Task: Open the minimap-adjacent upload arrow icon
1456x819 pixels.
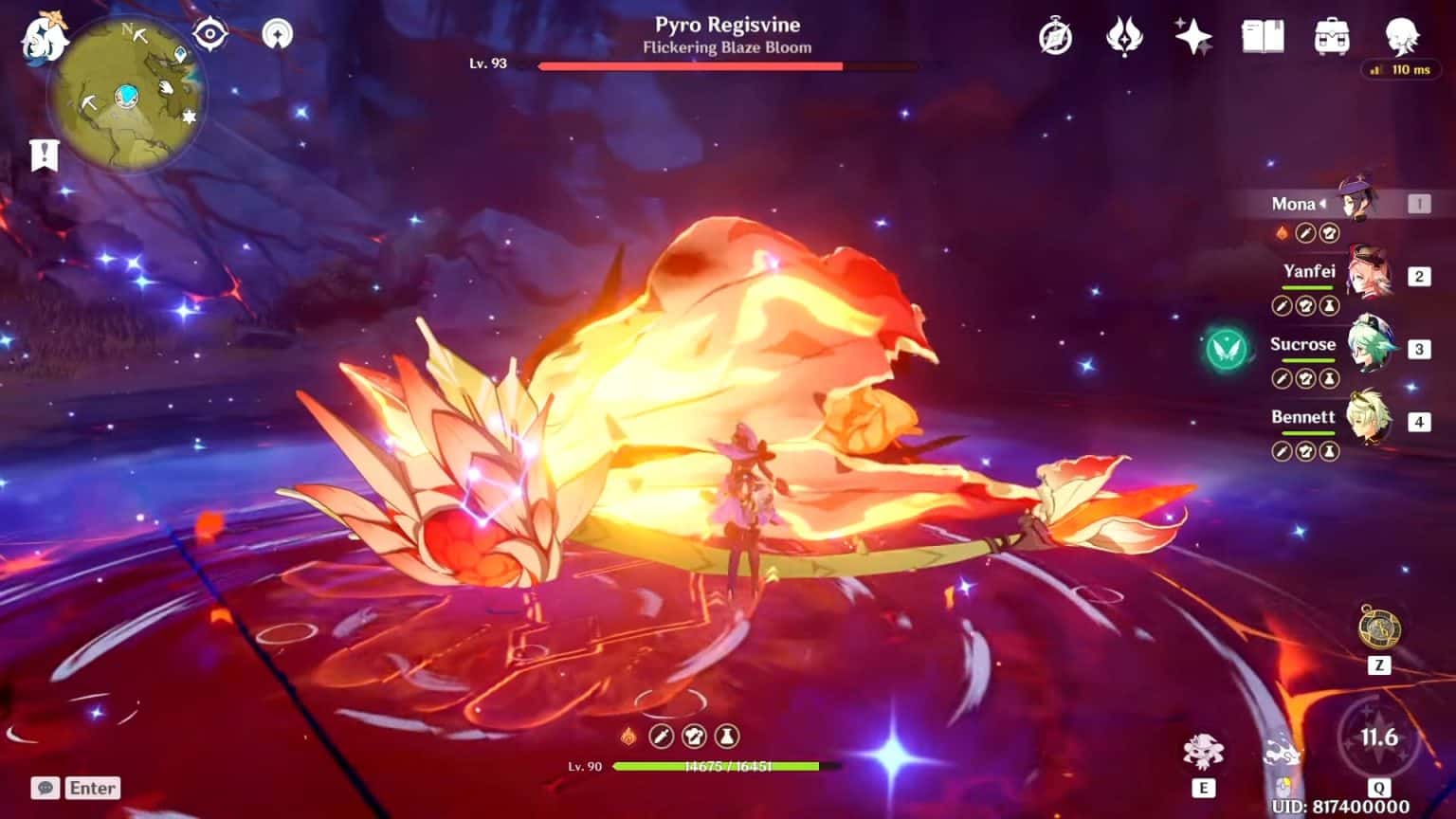Action: [x=277, y=35]
